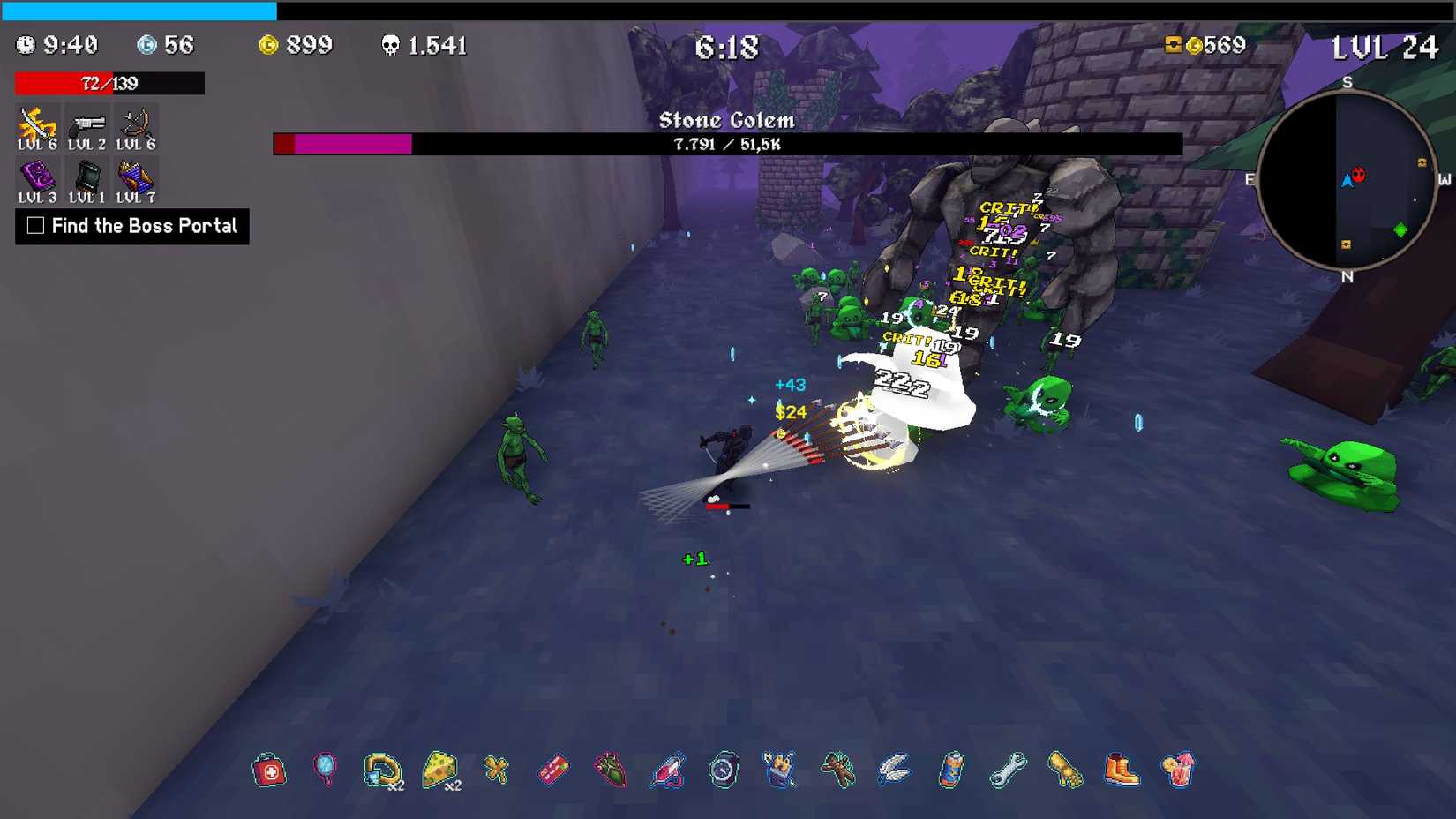The width and height of the screenshot is (1456, 819).
Task: Click the first aid kit item
Action: click(x=269, y=770)
